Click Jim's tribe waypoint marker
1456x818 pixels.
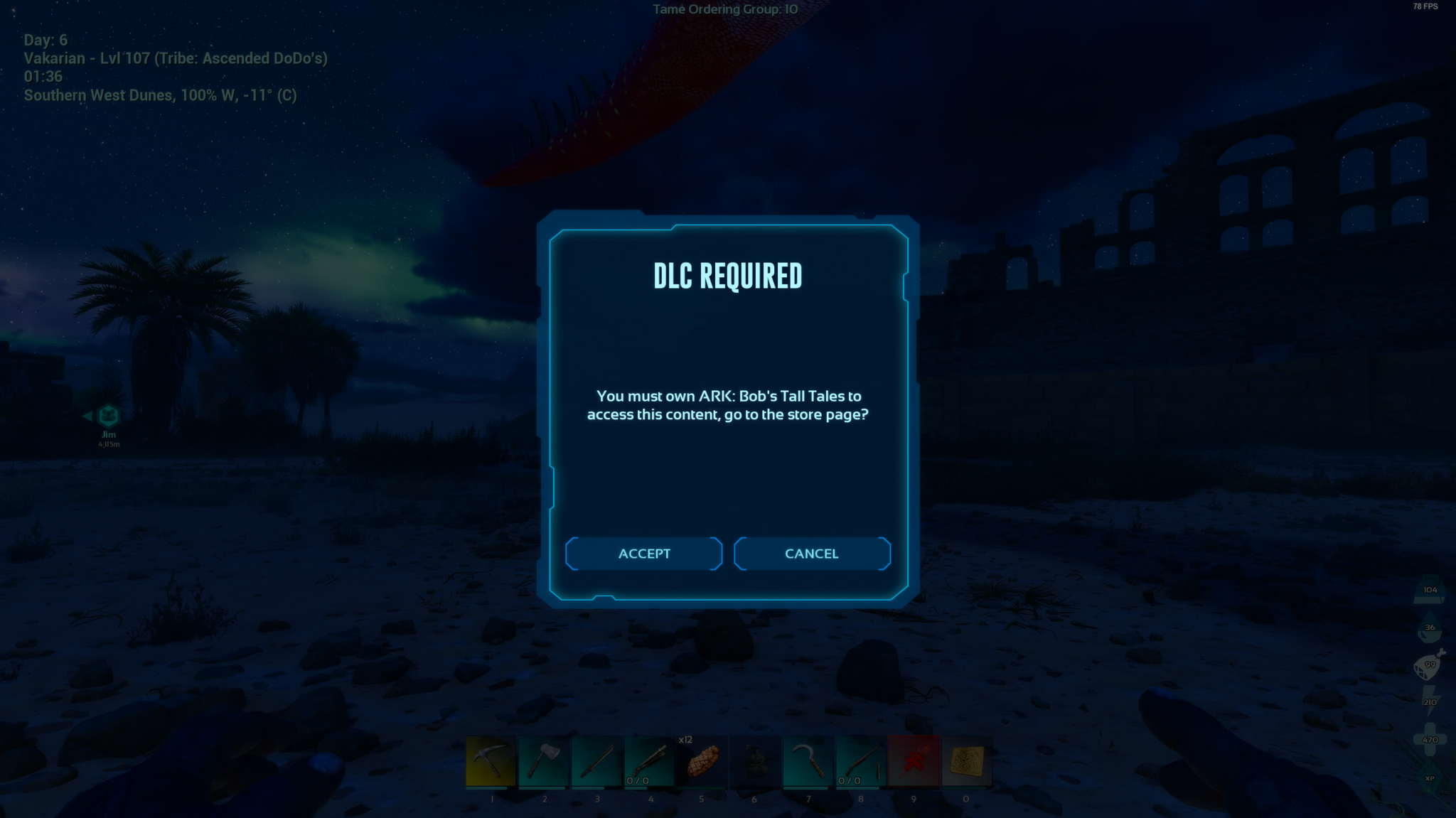(108, 416)
